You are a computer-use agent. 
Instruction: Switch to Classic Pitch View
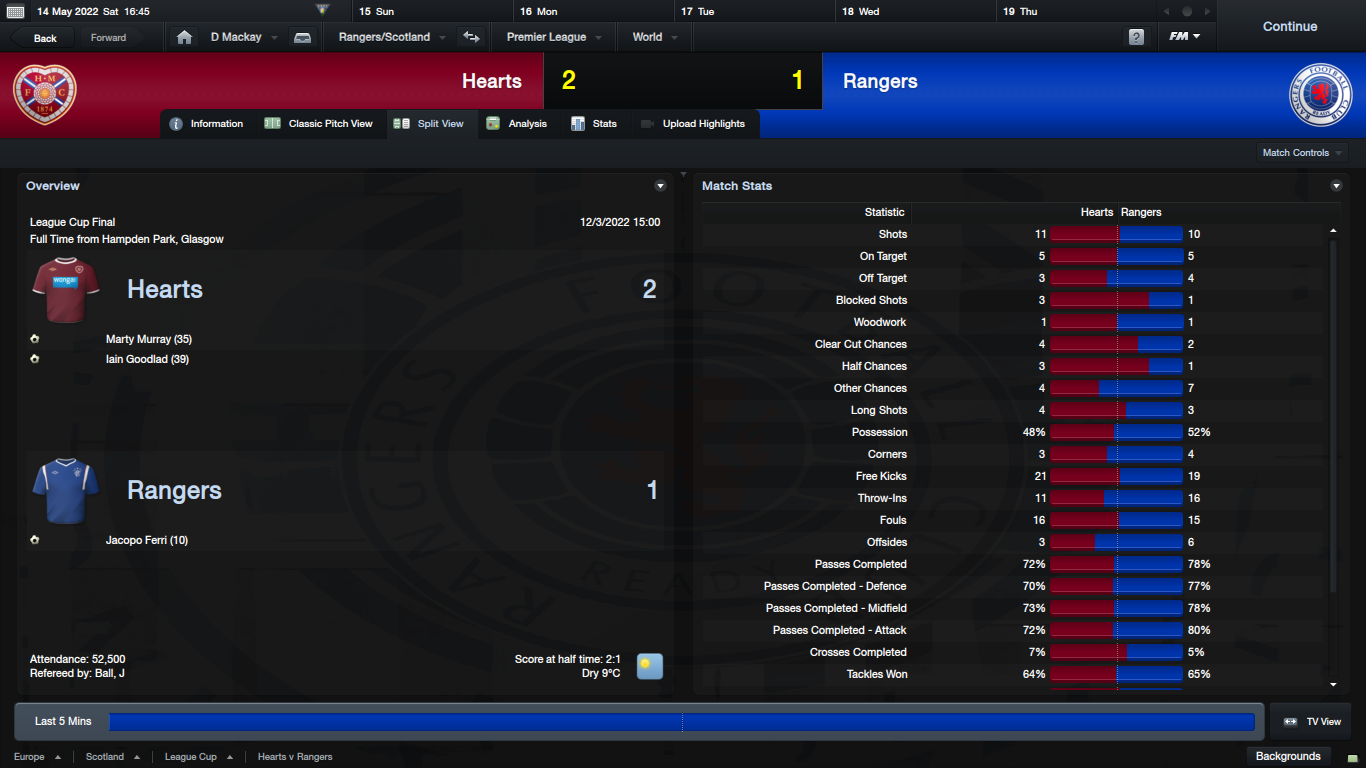[319, 124]
